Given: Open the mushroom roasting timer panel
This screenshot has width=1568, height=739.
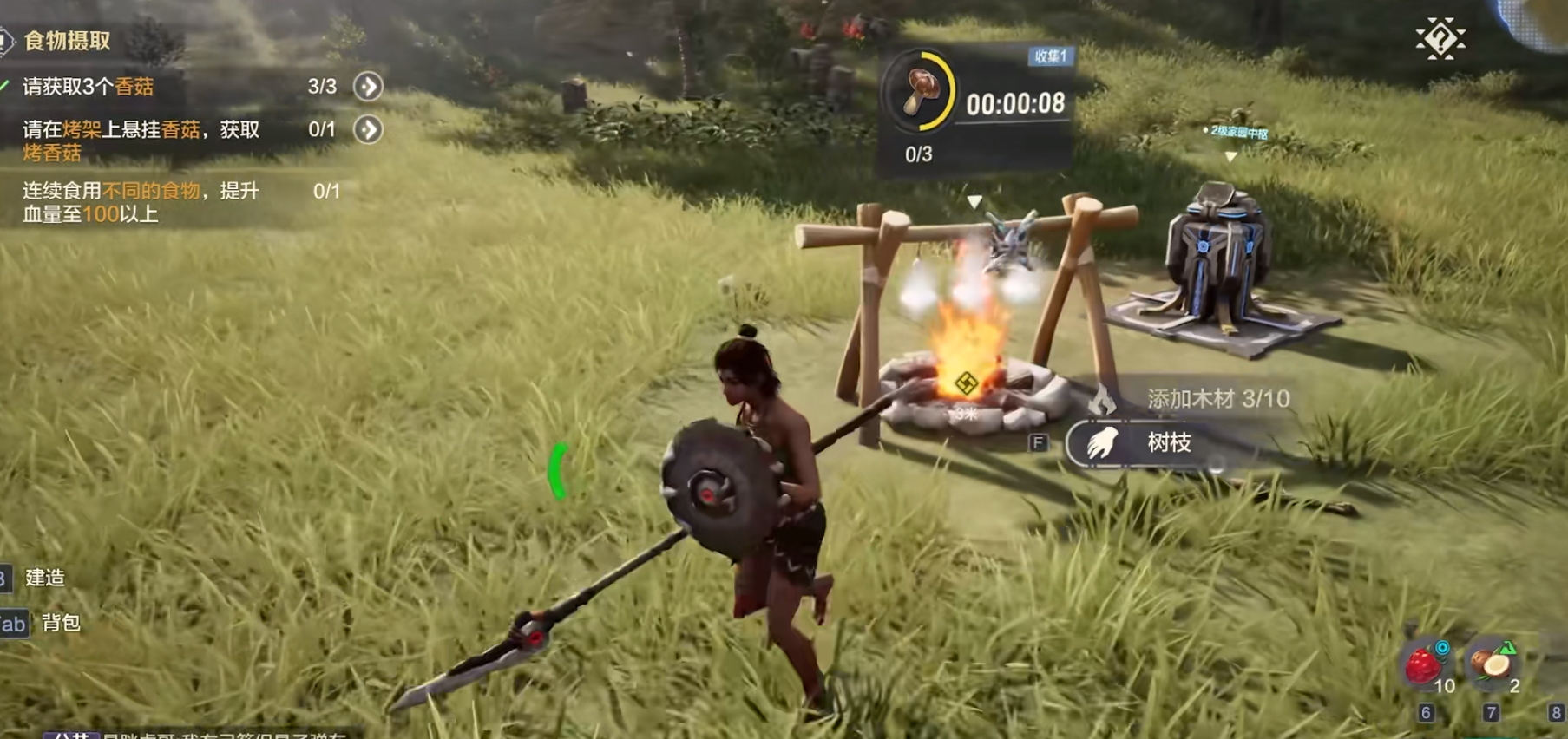Looking at the screenshot, I should [x=975, y=108].
